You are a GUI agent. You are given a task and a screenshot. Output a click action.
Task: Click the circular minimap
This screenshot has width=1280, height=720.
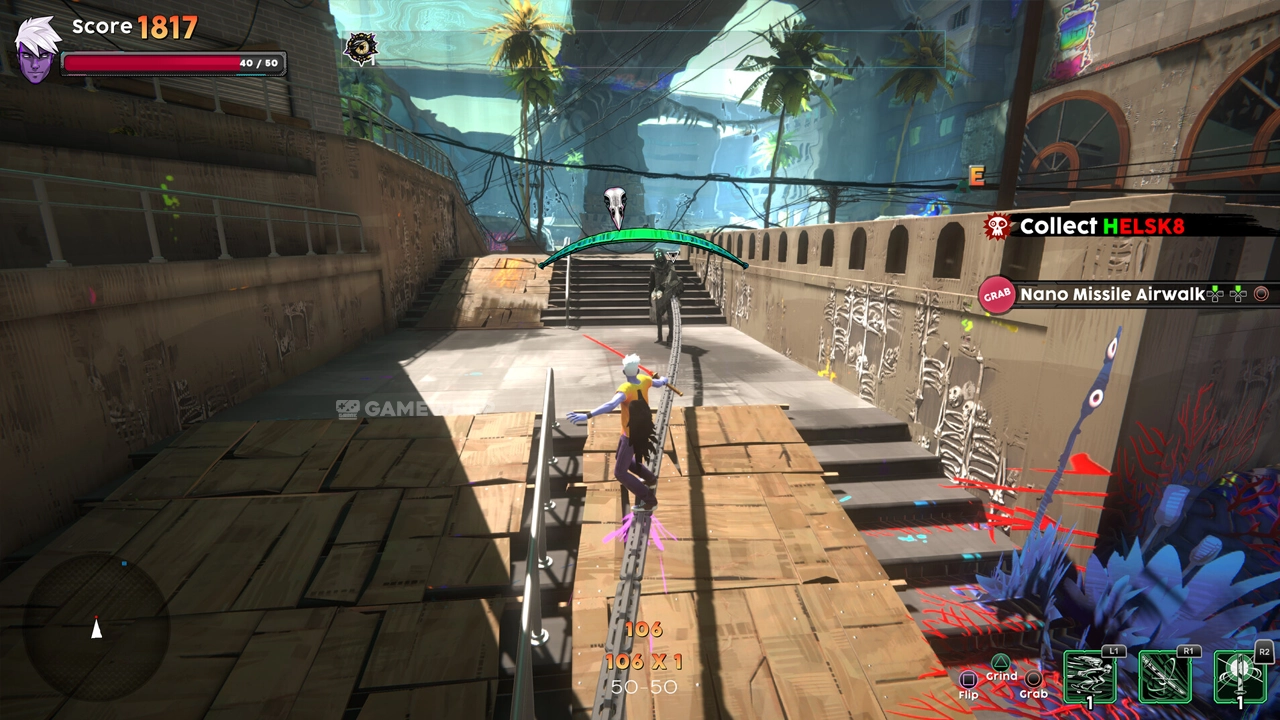tap(96, 624)
